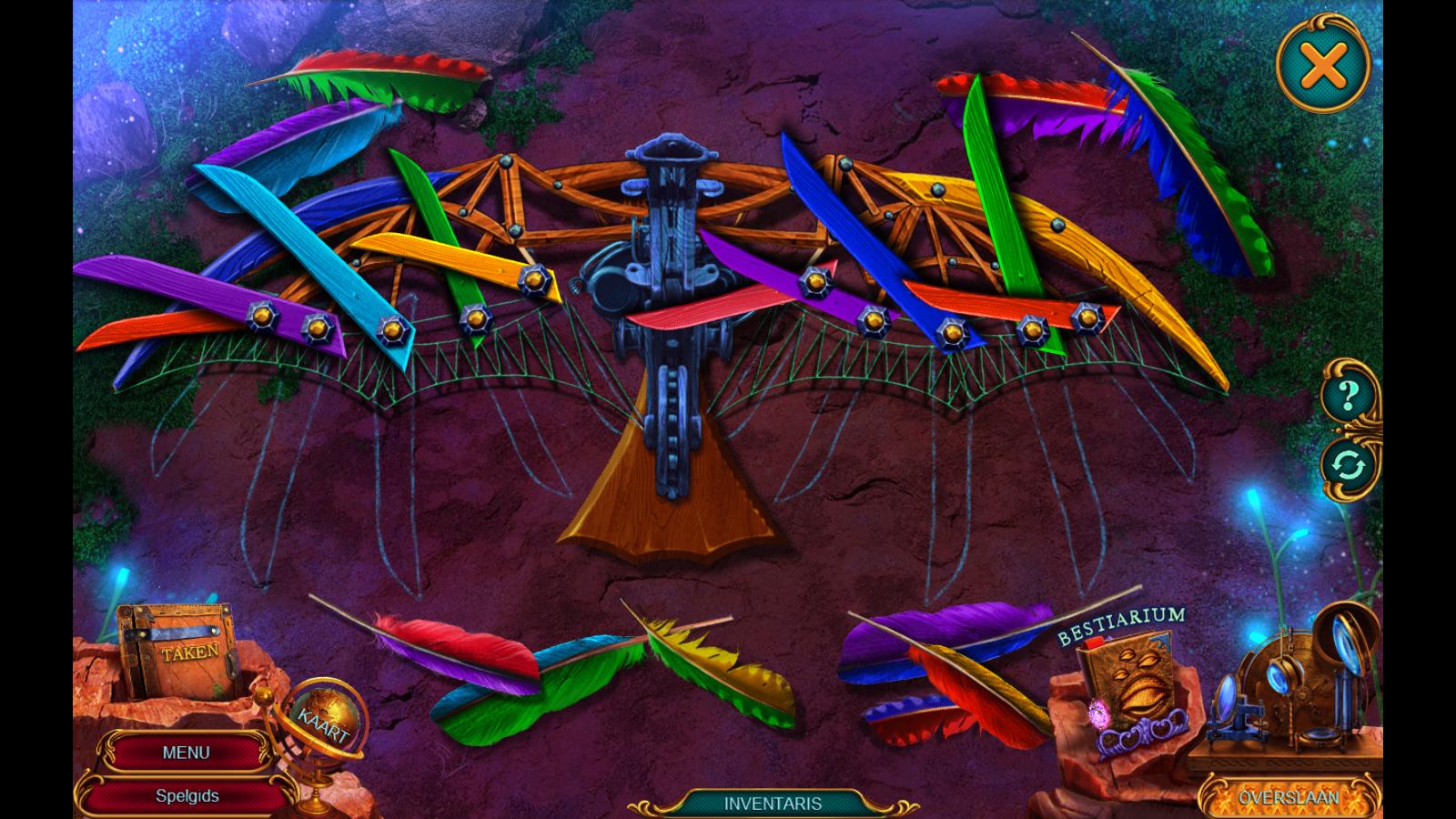Viewport: 1456px width, 819px height.
Task: Open the puzzle help question mark
Action: tap(1349, 397)
